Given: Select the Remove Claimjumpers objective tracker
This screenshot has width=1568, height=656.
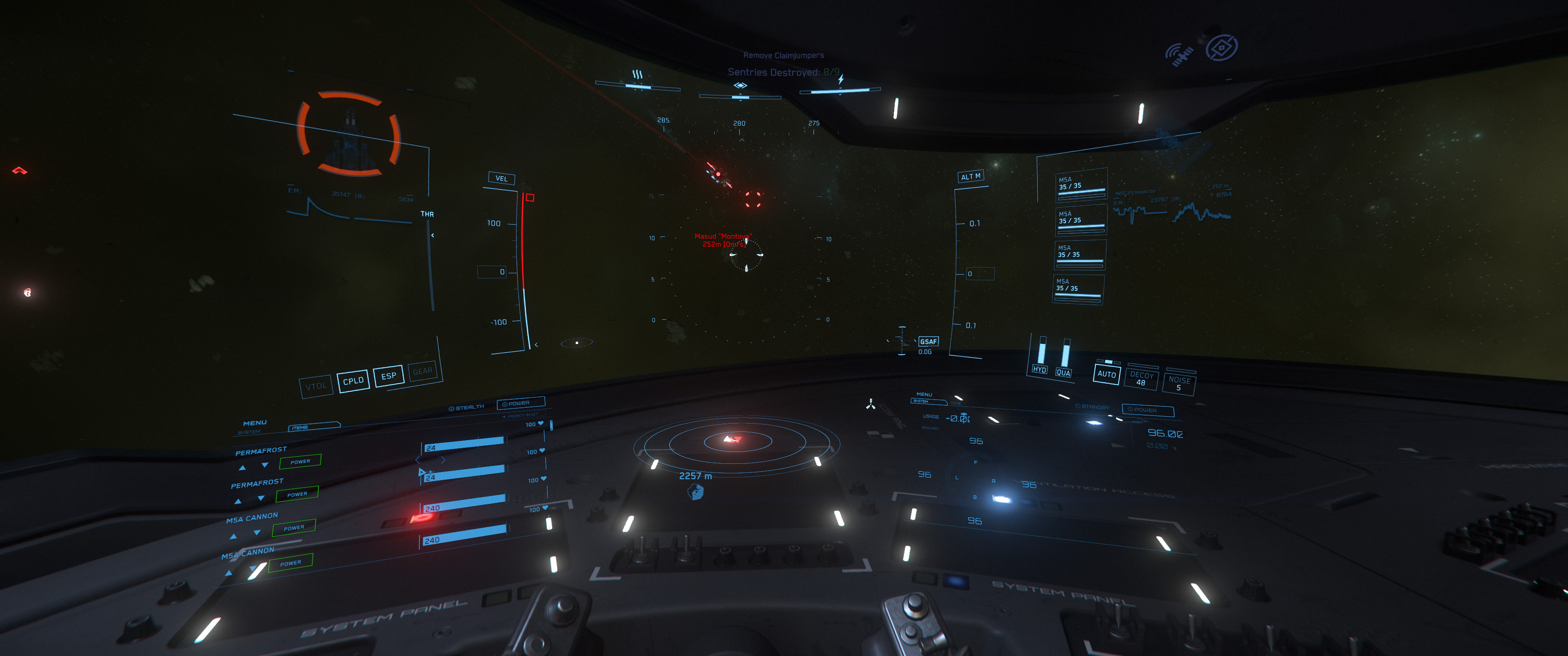Looking at the screenshot, I should 784,56.
